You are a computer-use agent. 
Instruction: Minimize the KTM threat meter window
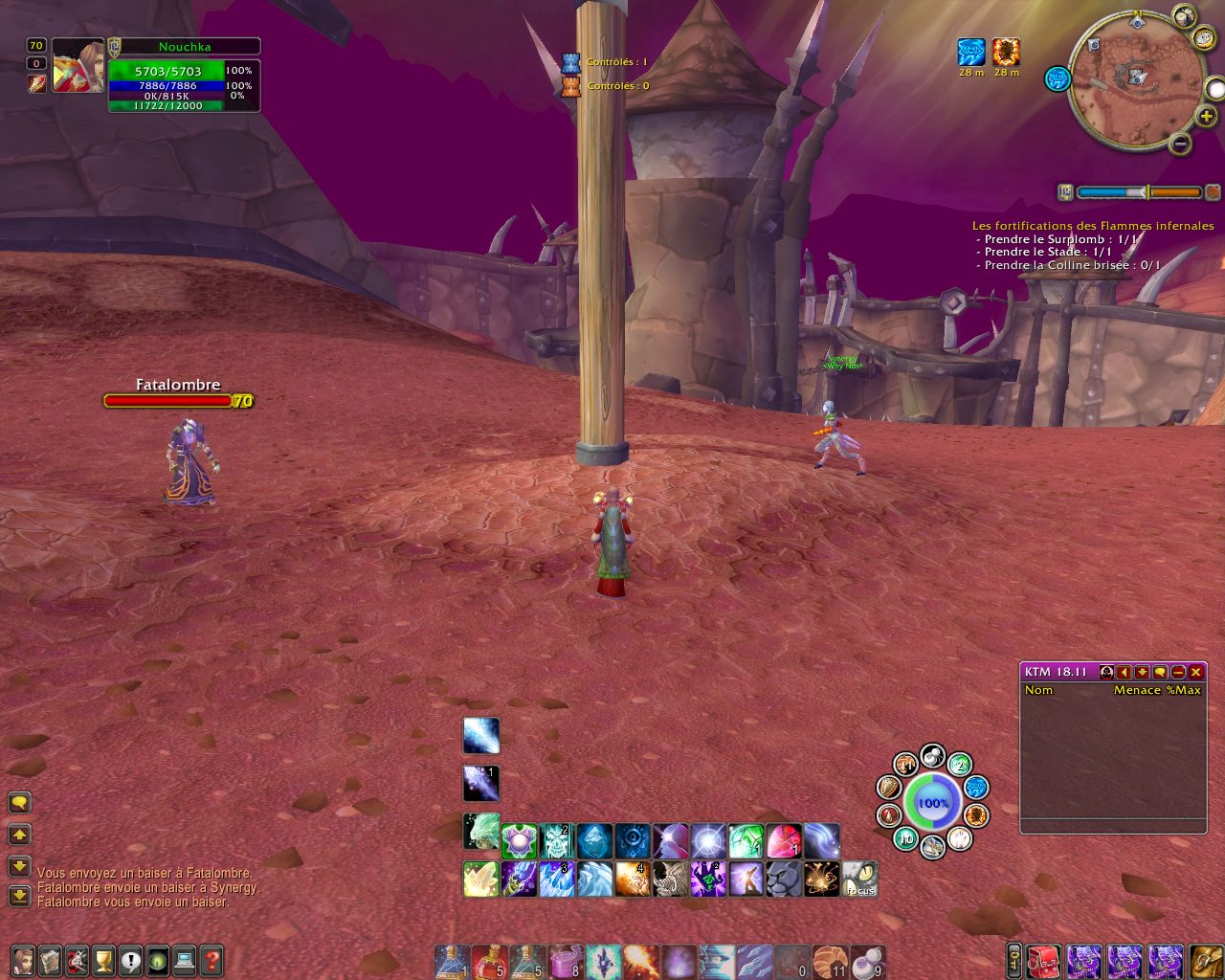tap(1178, 672)
